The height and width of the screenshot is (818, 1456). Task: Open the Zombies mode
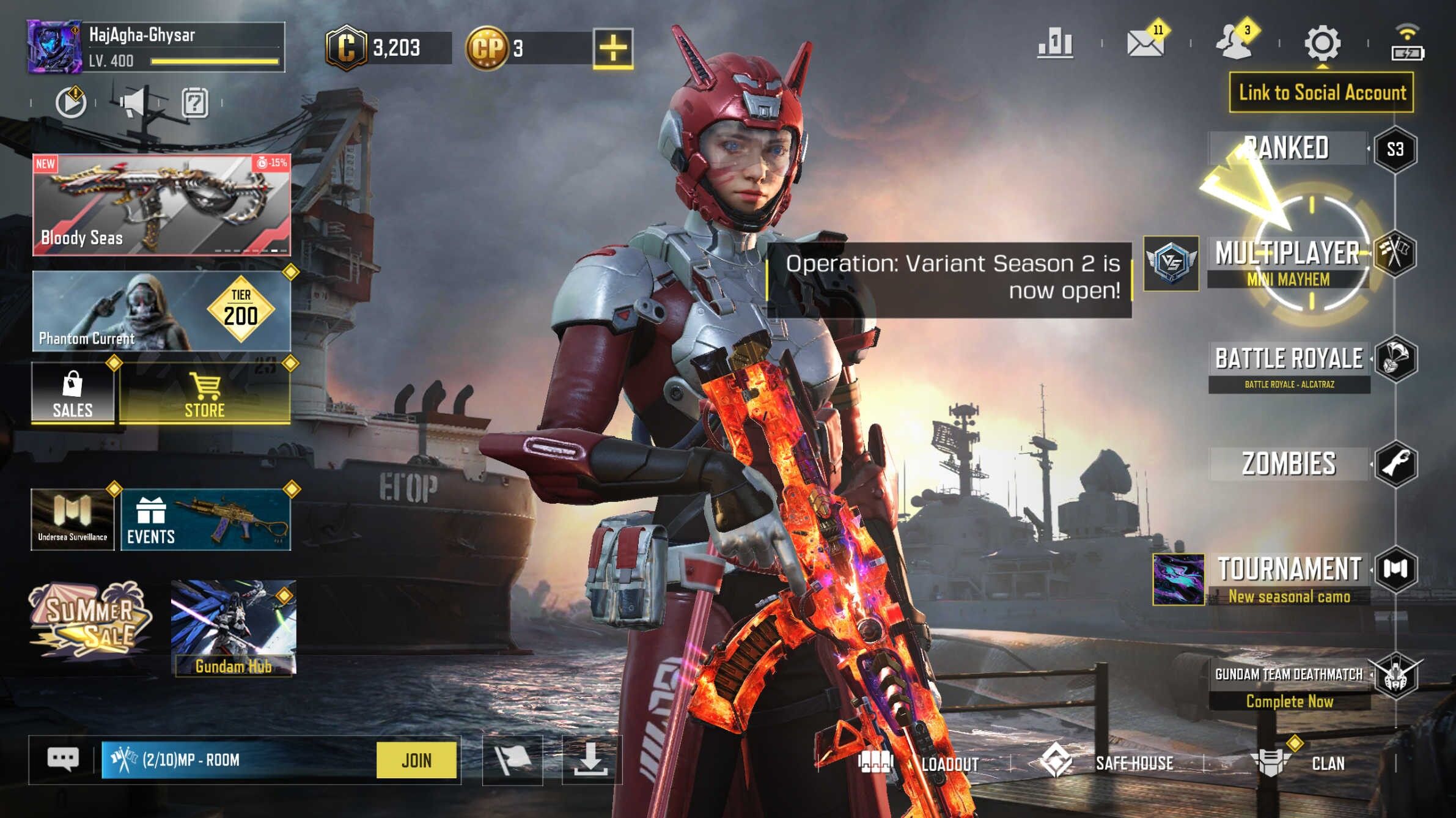pyautogui.click(x=1289, y=464)
